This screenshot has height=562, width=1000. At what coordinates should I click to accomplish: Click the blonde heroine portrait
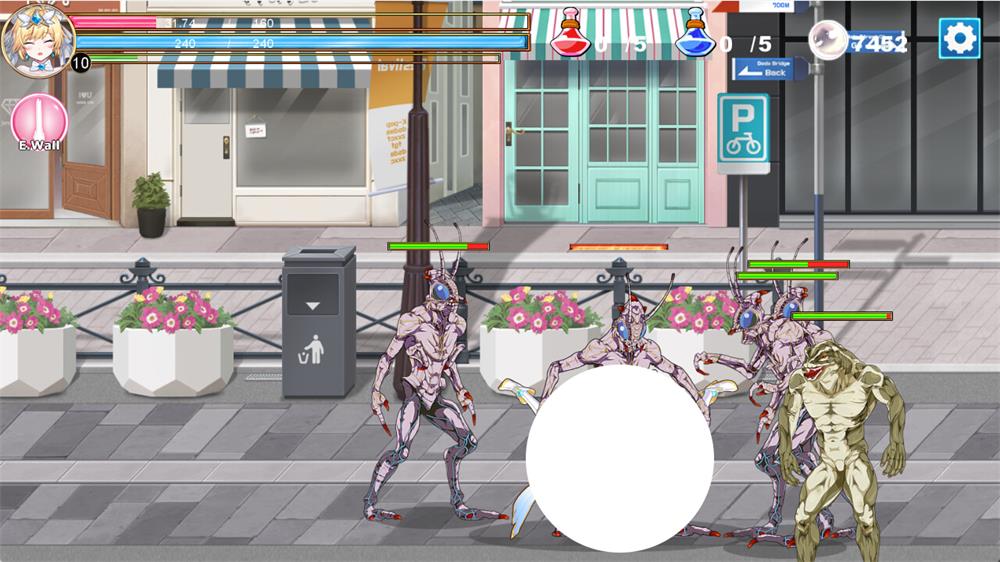[x=37, y=37]
